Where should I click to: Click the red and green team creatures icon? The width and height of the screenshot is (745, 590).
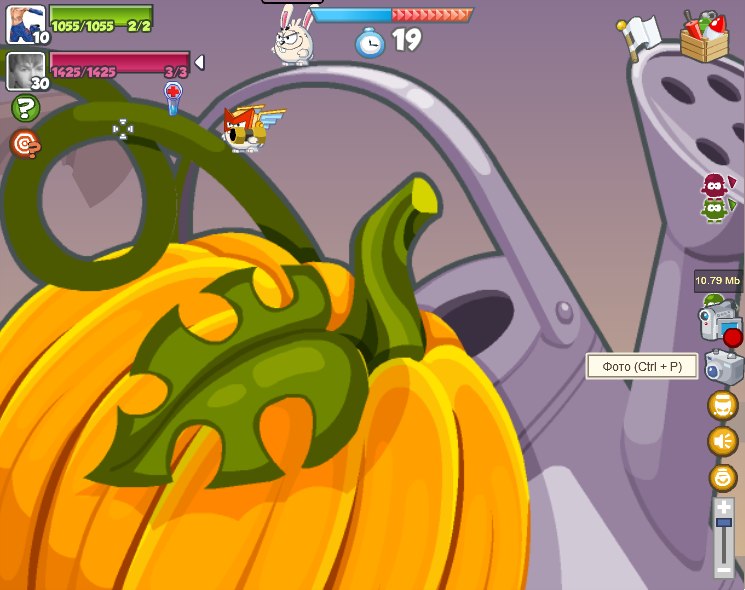(715, 198)
